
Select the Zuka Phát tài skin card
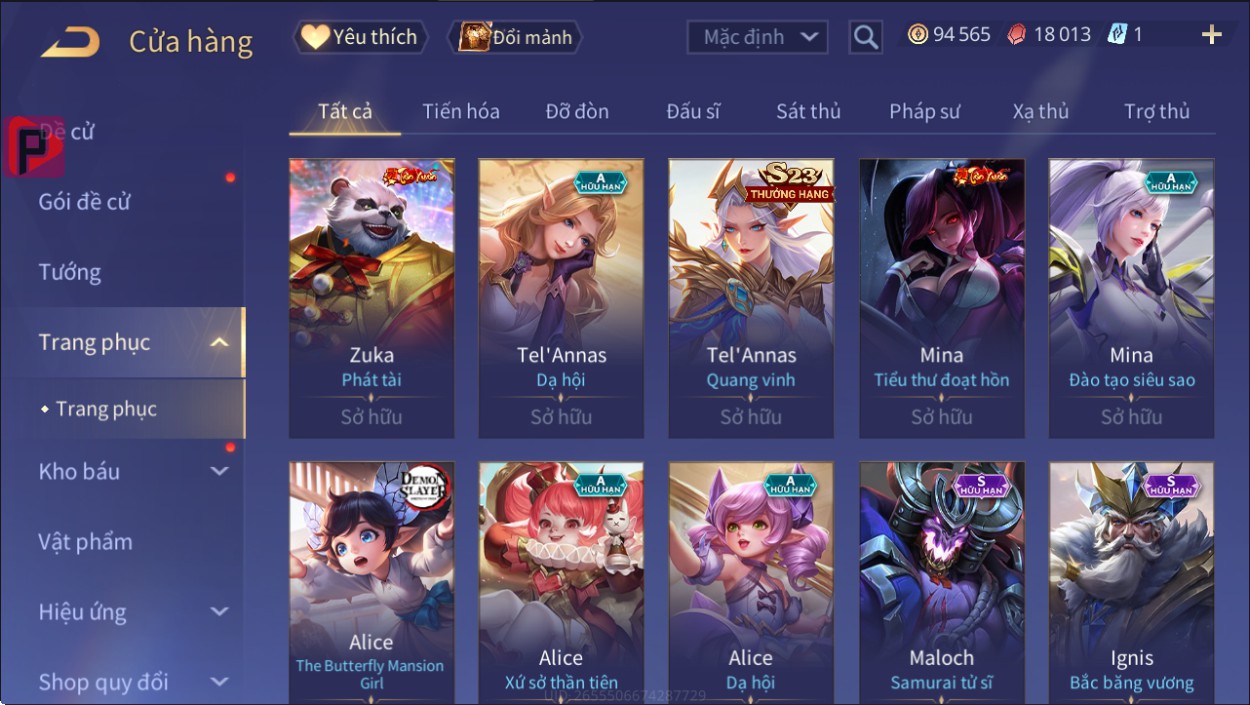[x=371, y=298]
